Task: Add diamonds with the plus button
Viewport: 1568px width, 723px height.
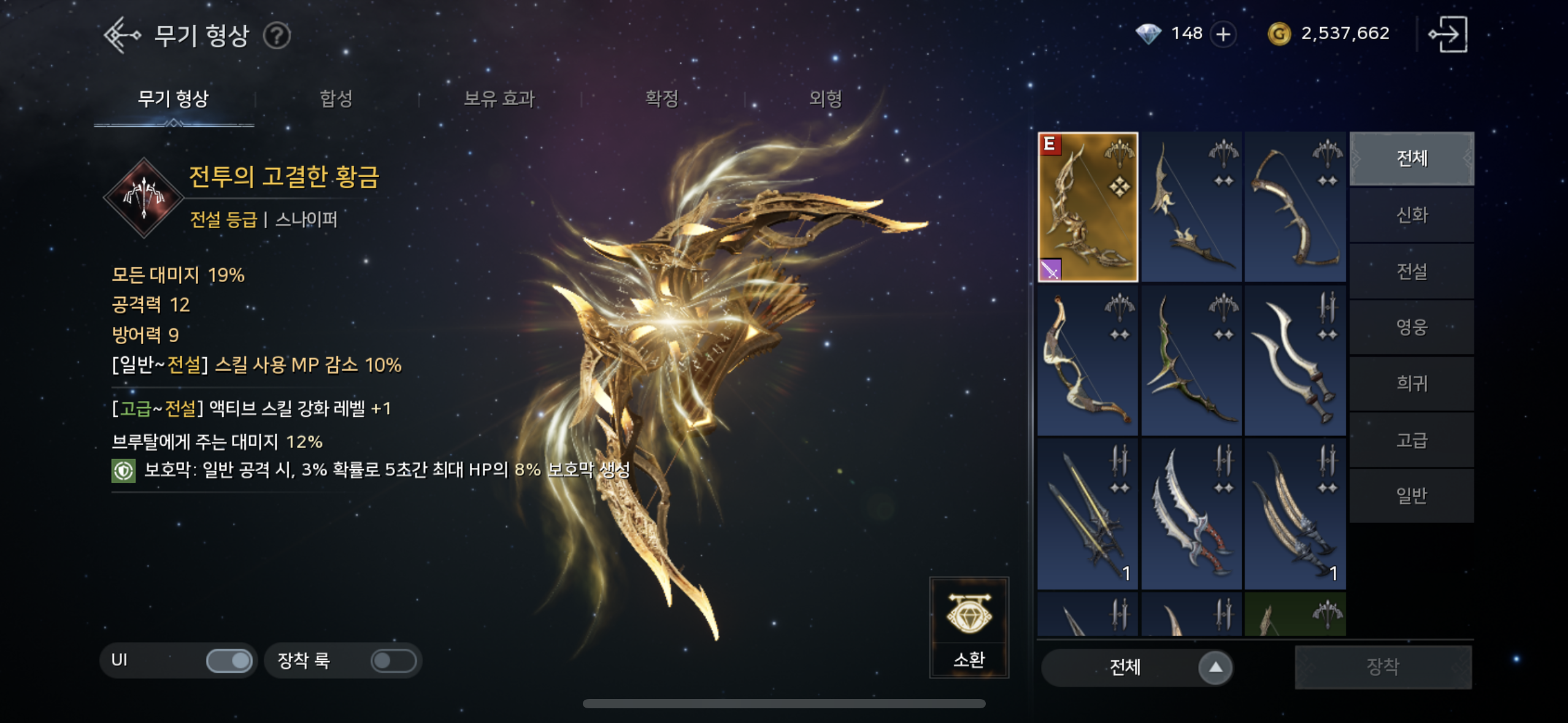Action: point(1223,34)
